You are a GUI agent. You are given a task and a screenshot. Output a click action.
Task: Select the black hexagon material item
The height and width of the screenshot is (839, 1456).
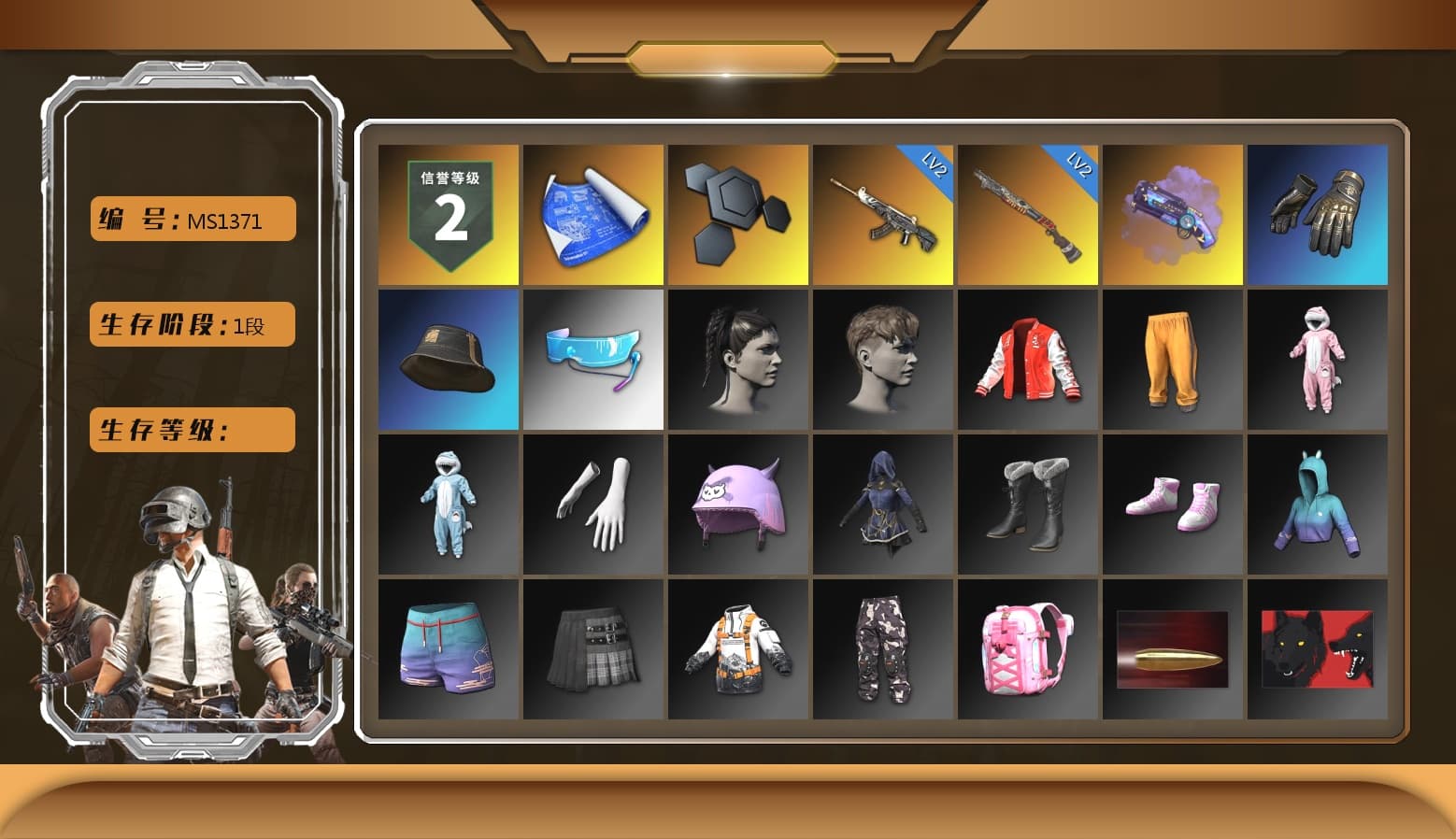[x=737, y=214]
